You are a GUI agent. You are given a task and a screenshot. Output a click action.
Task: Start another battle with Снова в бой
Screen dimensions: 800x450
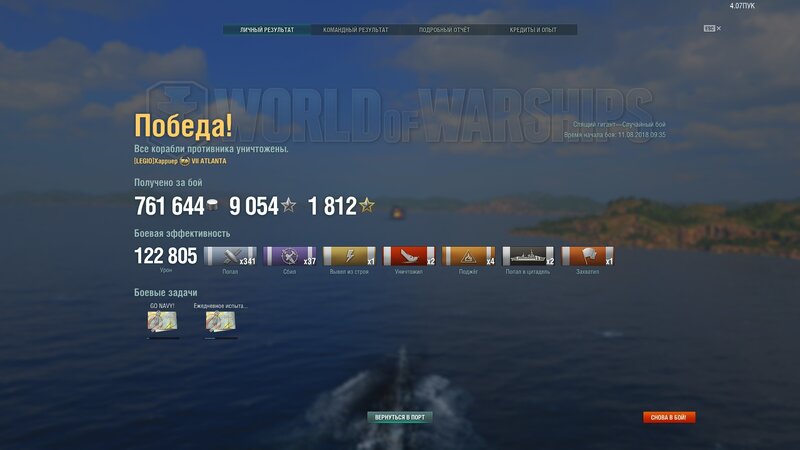pyautogui.click(x=669, y=417)
